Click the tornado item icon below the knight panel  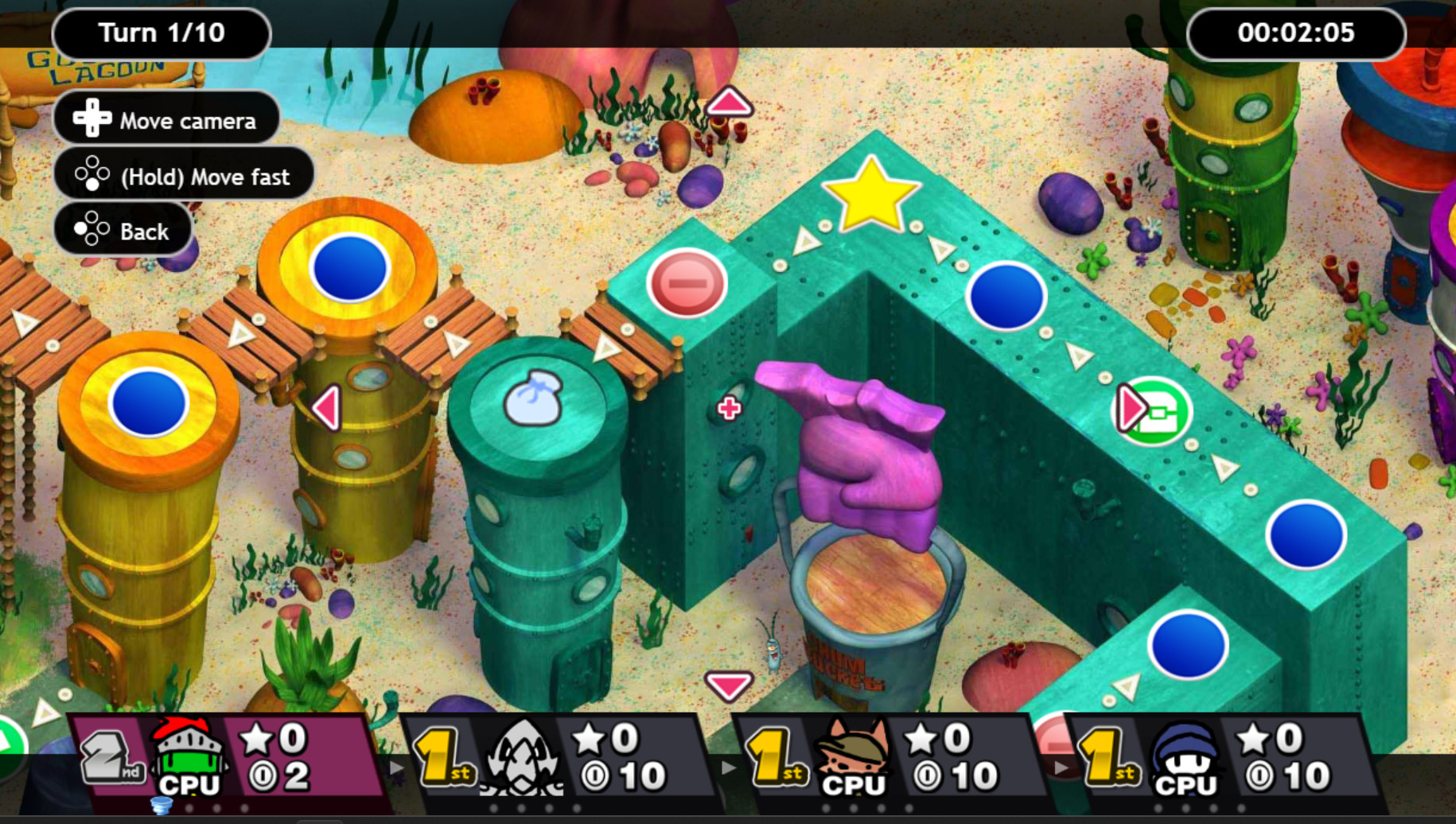coord(160,806)
